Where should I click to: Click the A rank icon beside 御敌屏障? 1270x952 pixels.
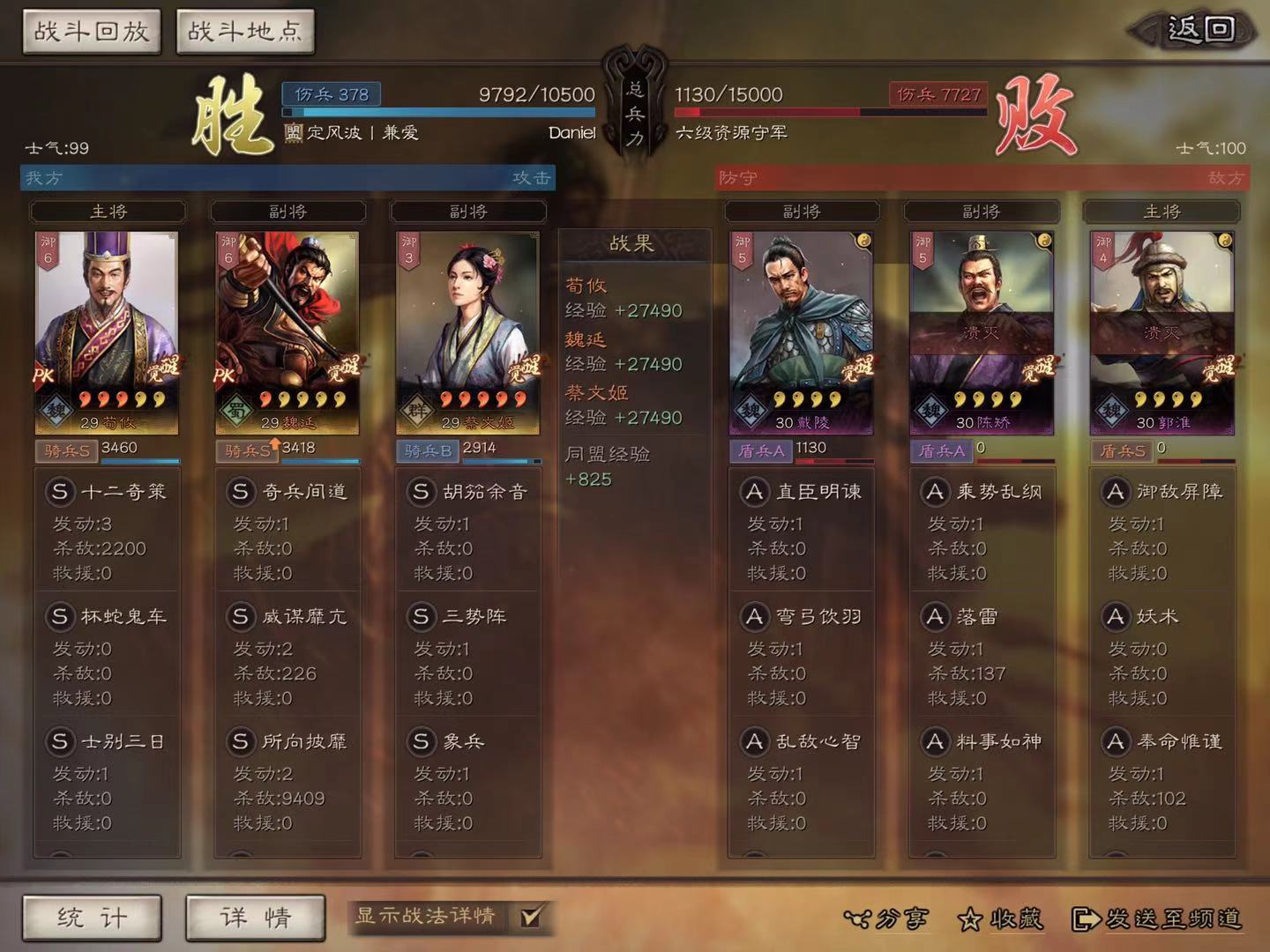1116,492
